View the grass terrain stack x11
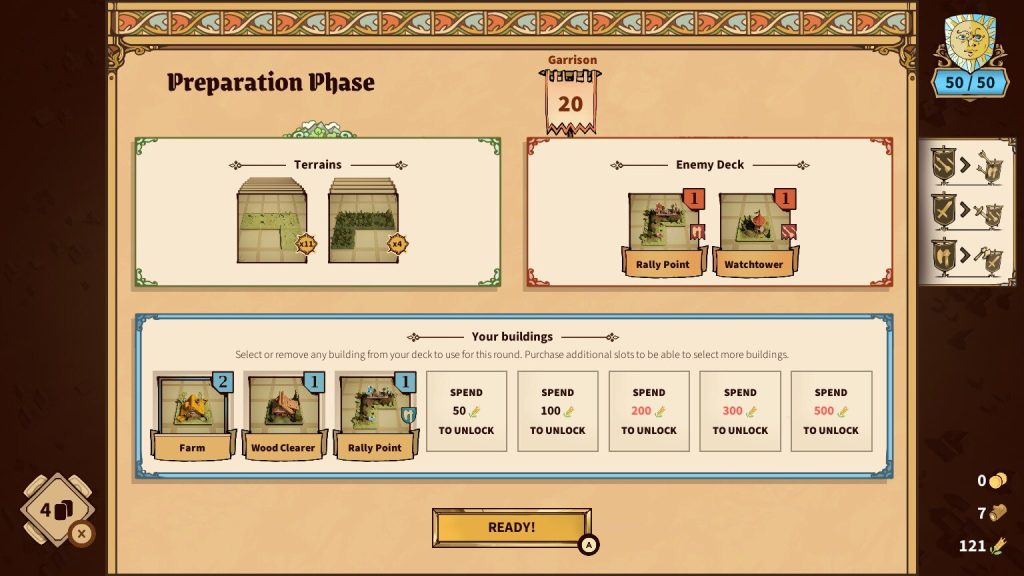 click(x=273, y=222)
